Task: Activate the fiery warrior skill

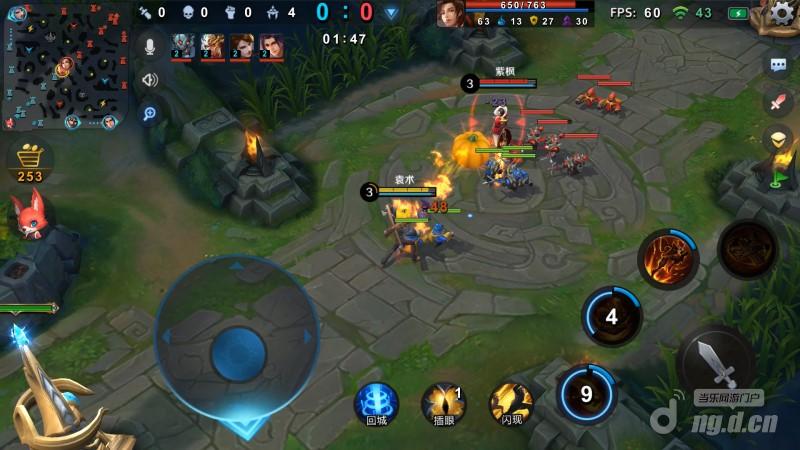Action: (667, 256)
